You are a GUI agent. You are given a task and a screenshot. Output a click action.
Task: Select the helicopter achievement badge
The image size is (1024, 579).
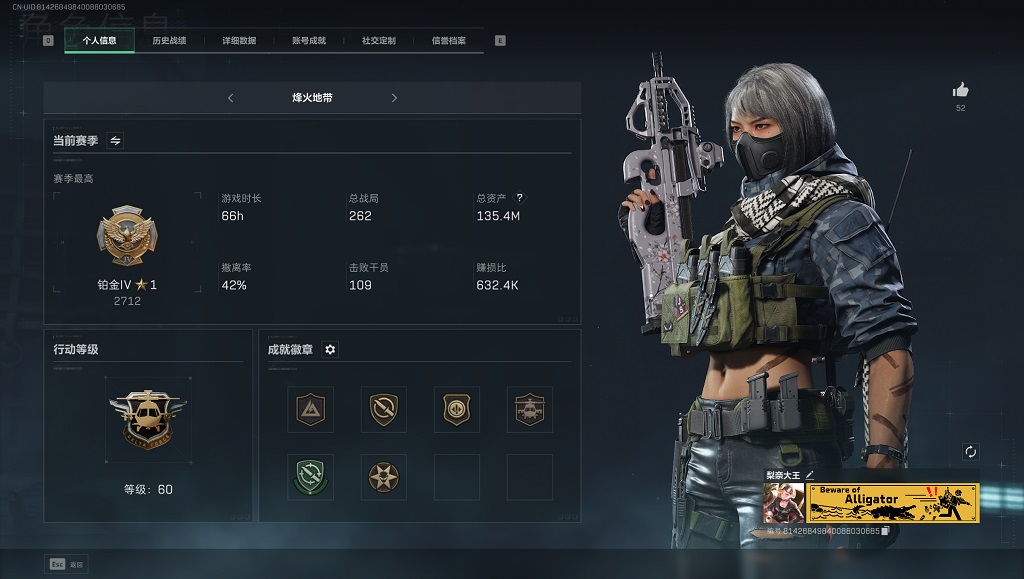coord(529,409)
